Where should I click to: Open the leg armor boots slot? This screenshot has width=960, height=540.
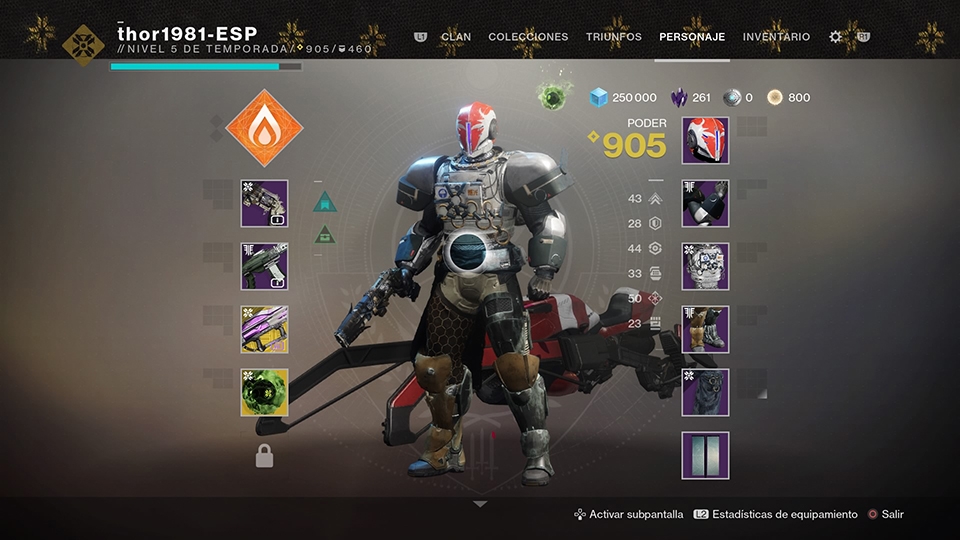(705, 330)
